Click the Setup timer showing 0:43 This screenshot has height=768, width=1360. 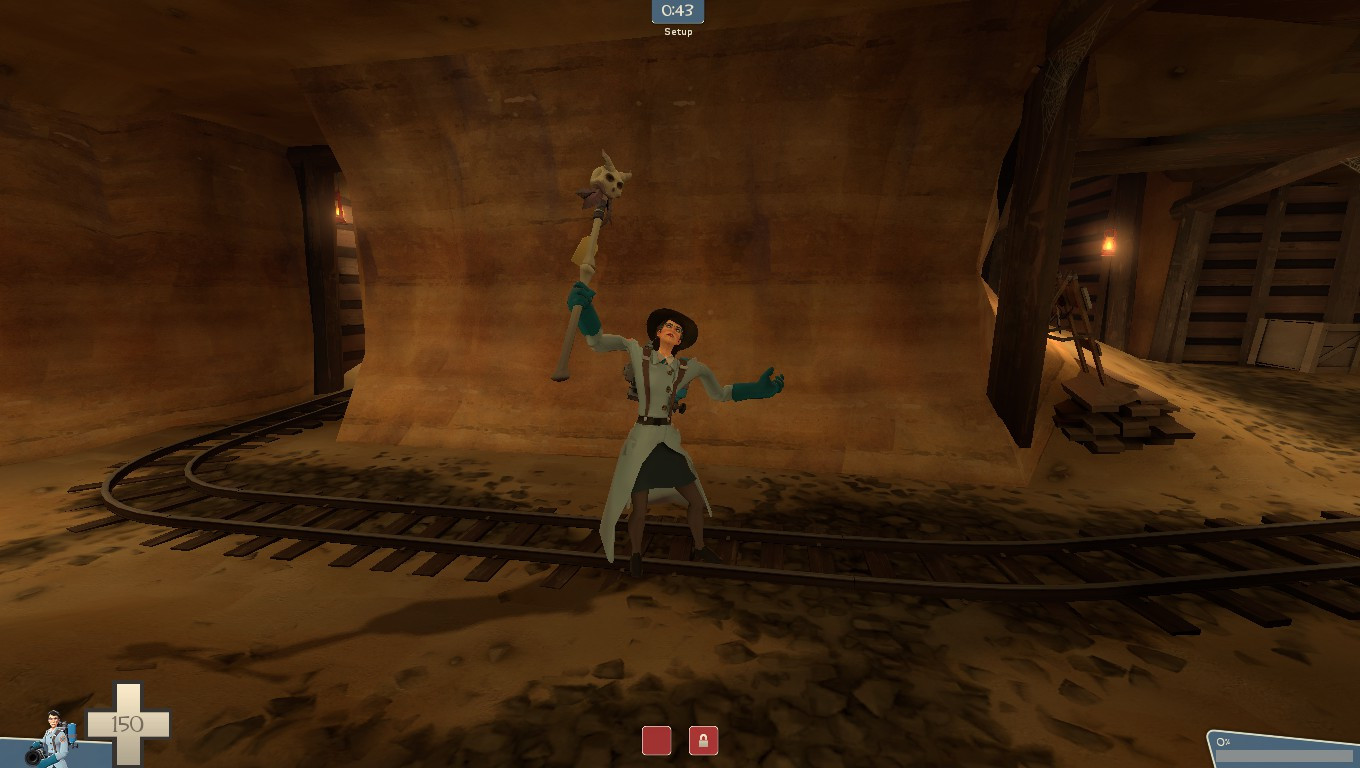[677, 12]
